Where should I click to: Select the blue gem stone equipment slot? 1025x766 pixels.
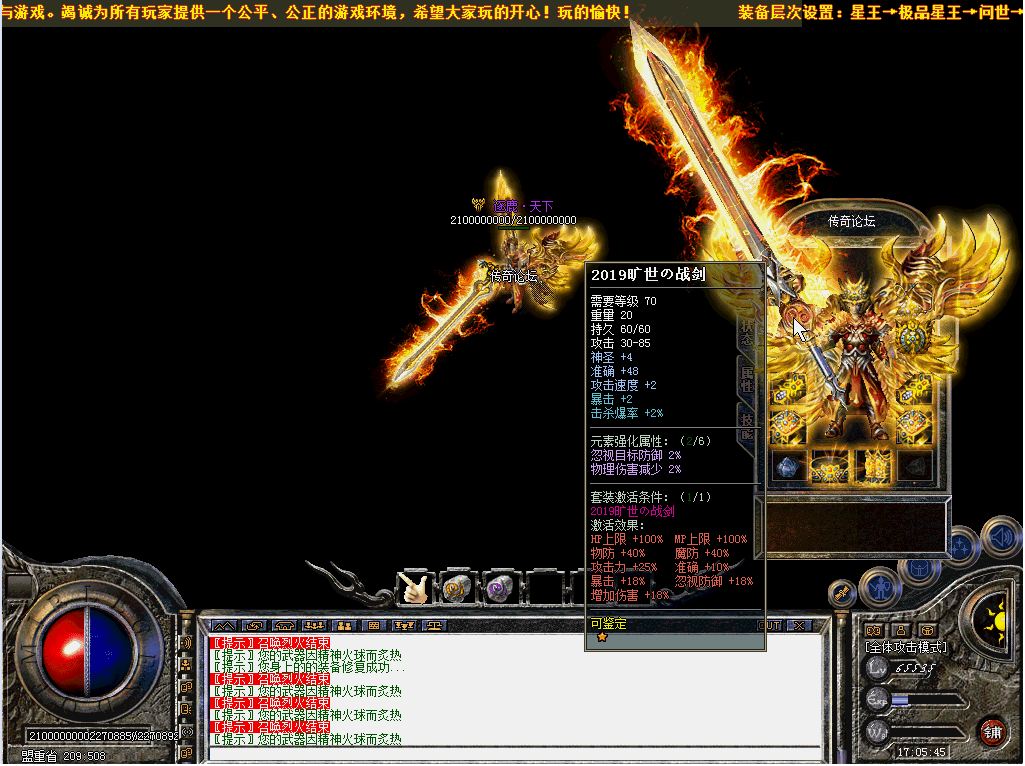(x=789, y=465)
